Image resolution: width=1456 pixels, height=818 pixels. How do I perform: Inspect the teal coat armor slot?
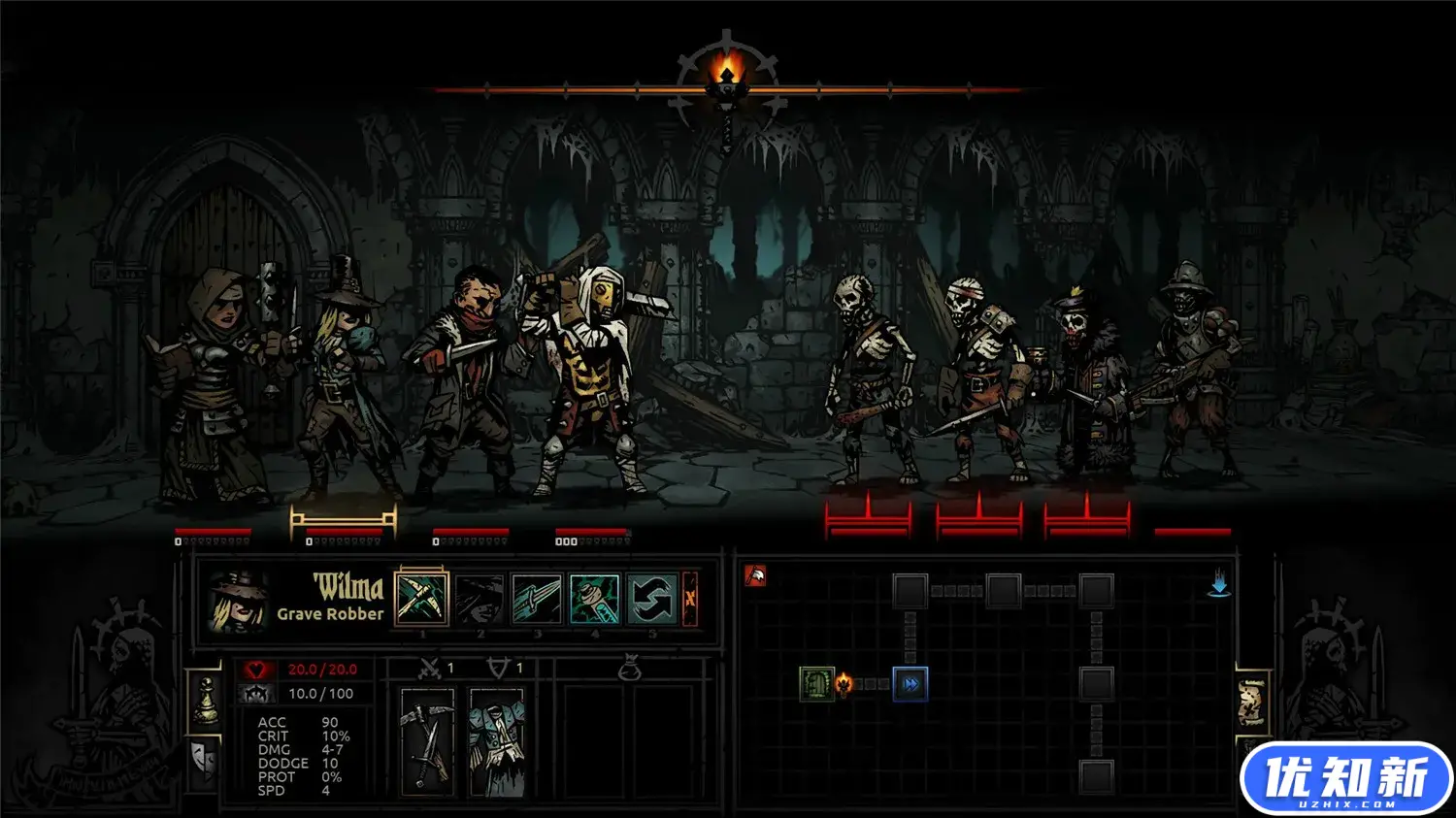coord(496,741)
